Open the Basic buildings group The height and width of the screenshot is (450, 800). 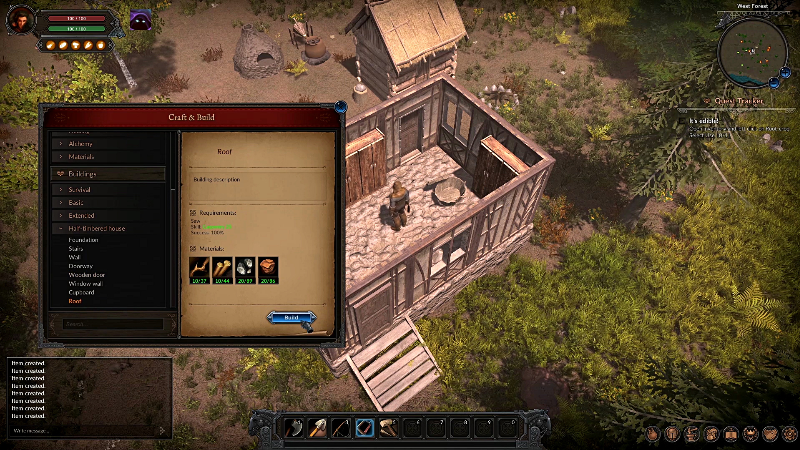tap(78, 202)
